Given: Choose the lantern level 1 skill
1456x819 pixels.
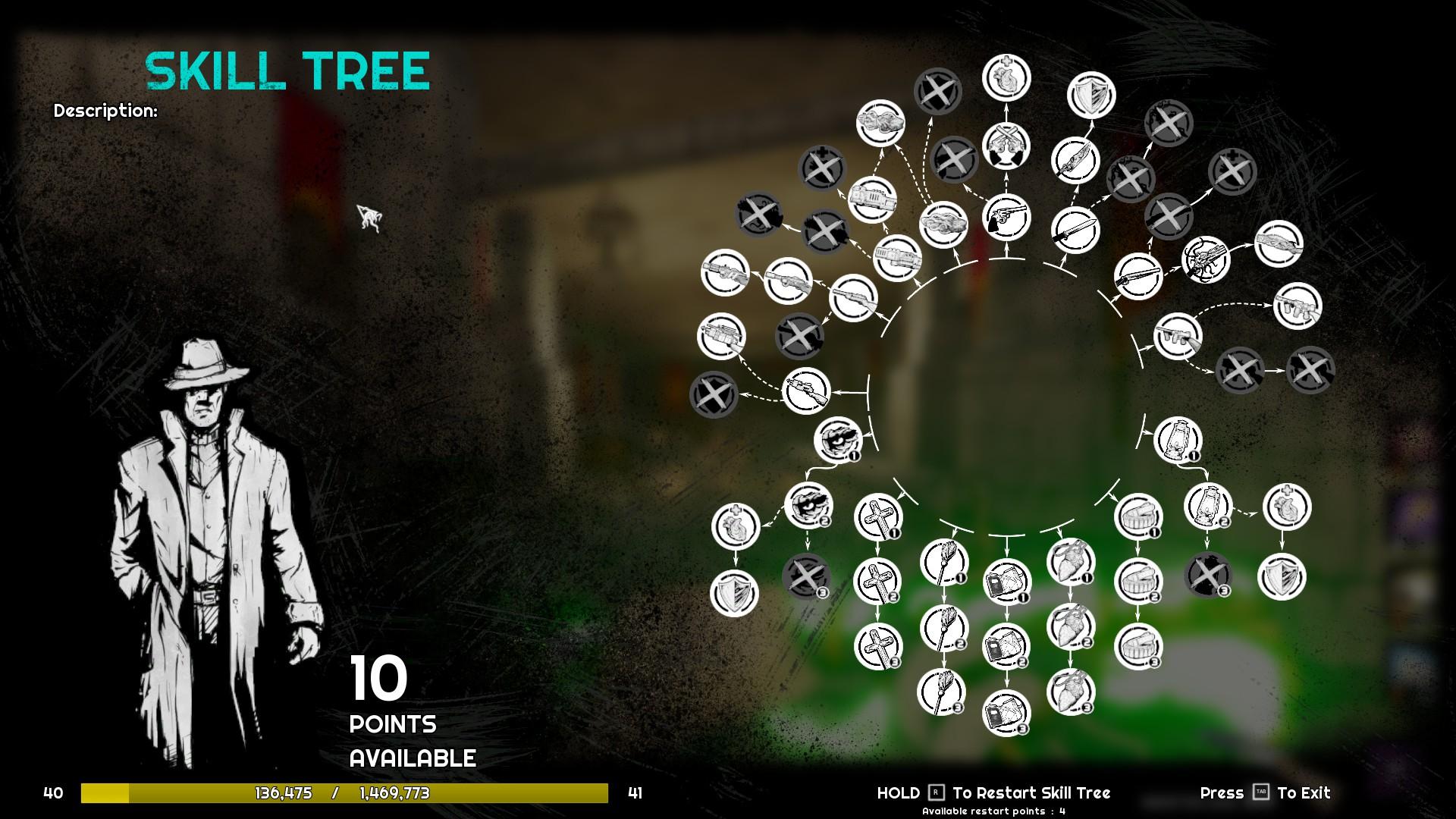Looking at the screenshot, I should tap(1178, 440).
